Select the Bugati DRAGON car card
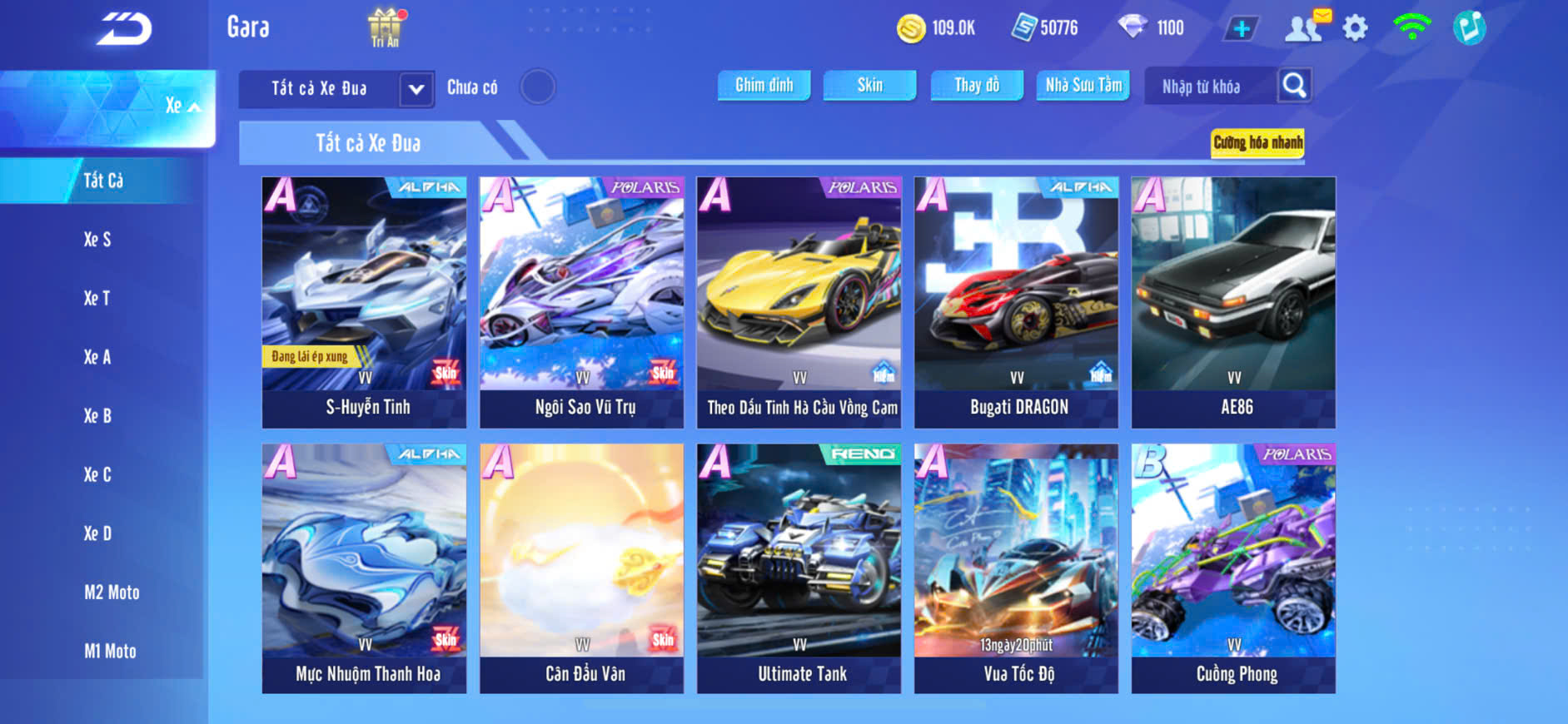The height and width of the screenshot is (724, 1568). (x=1016, y=302)
